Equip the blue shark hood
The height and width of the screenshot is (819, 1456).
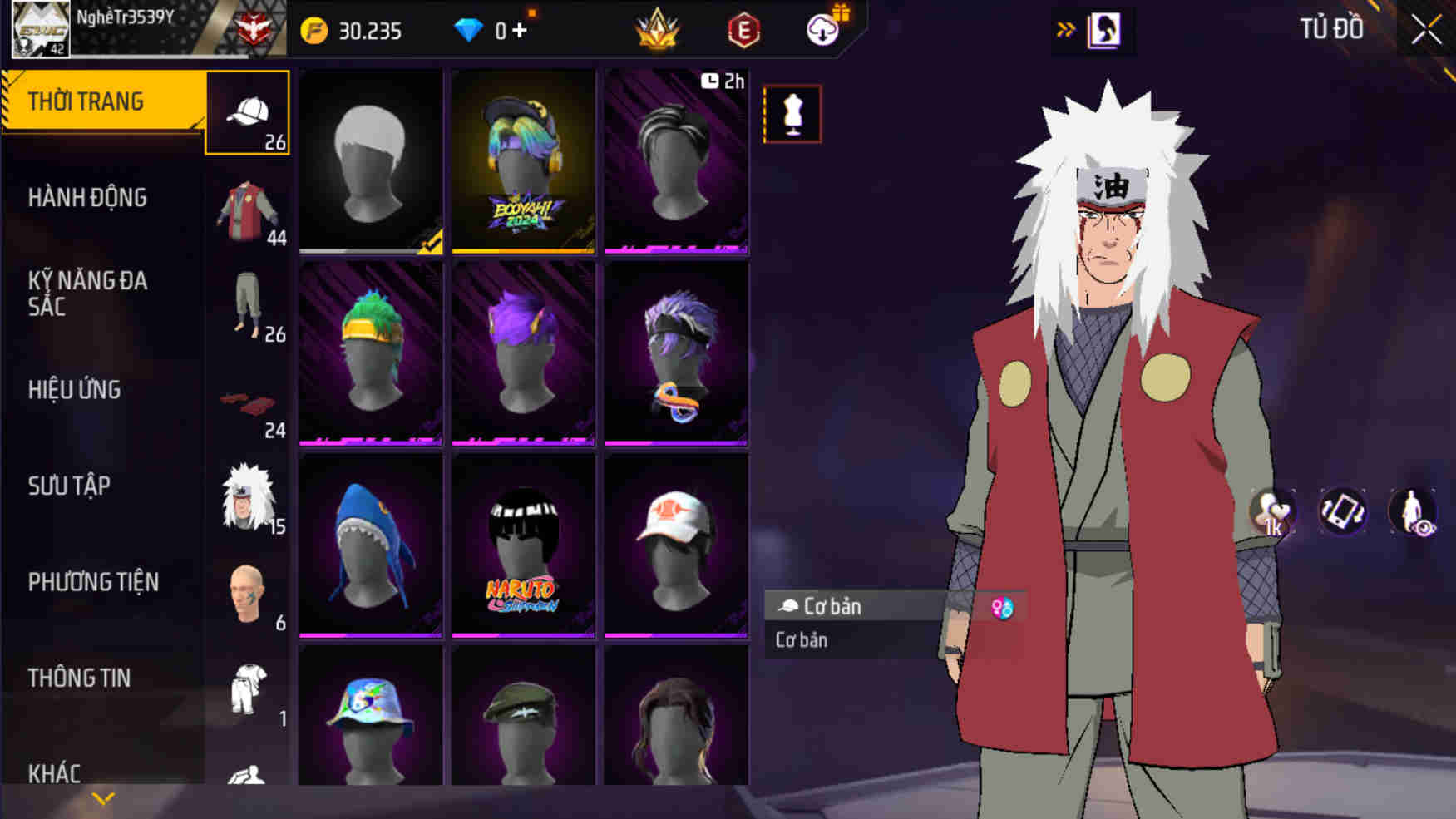[370, 545]
